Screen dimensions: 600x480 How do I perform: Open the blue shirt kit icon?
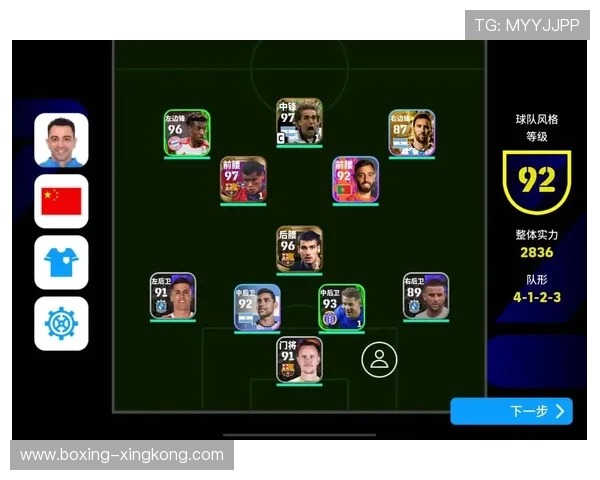coord(61,262)
